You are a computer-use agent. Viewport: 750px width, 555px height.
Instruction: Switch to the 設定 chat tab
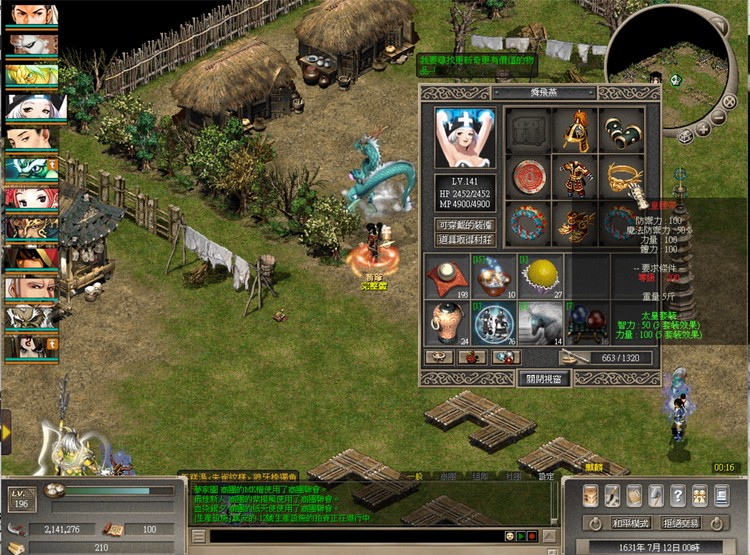pos(546,477)
